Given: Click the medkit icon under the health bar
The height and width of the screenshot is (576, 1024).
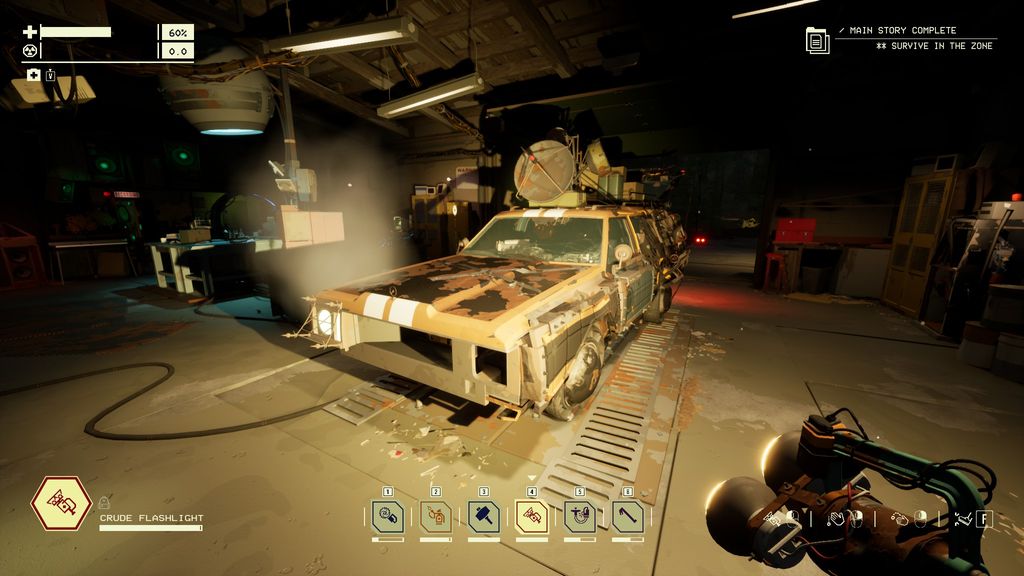Looking at the screenshot, I should [x=33, y=75].
